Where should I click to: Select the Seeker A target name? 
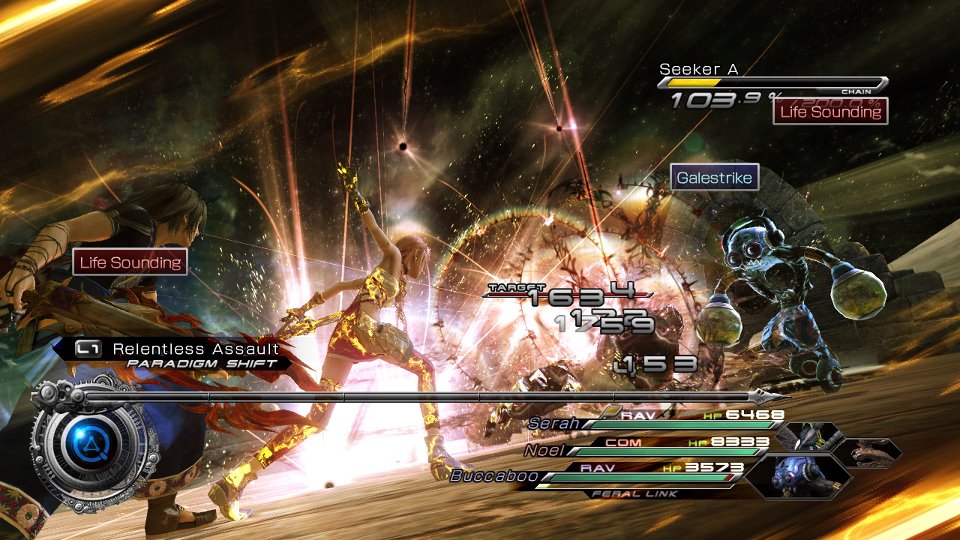[698, 69]
